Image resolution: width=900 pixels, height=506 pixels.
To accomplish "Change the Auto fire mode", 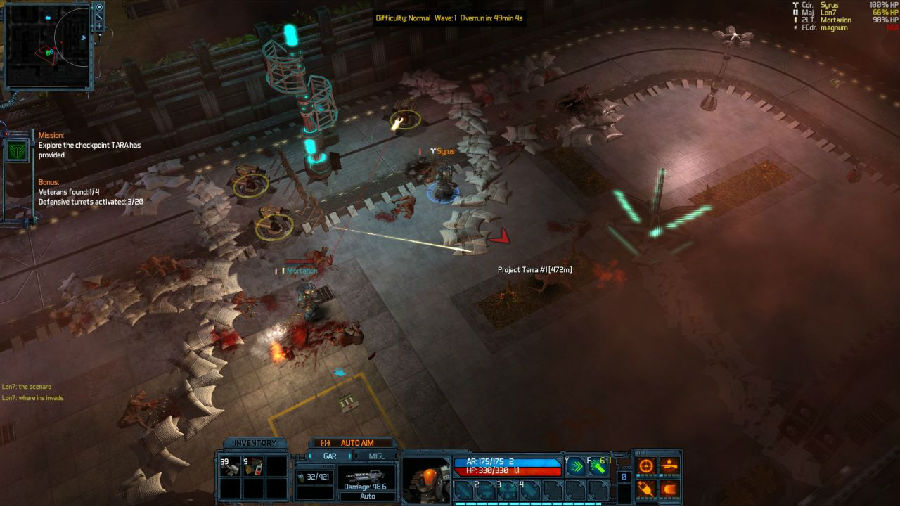I will tap(367, 495).
